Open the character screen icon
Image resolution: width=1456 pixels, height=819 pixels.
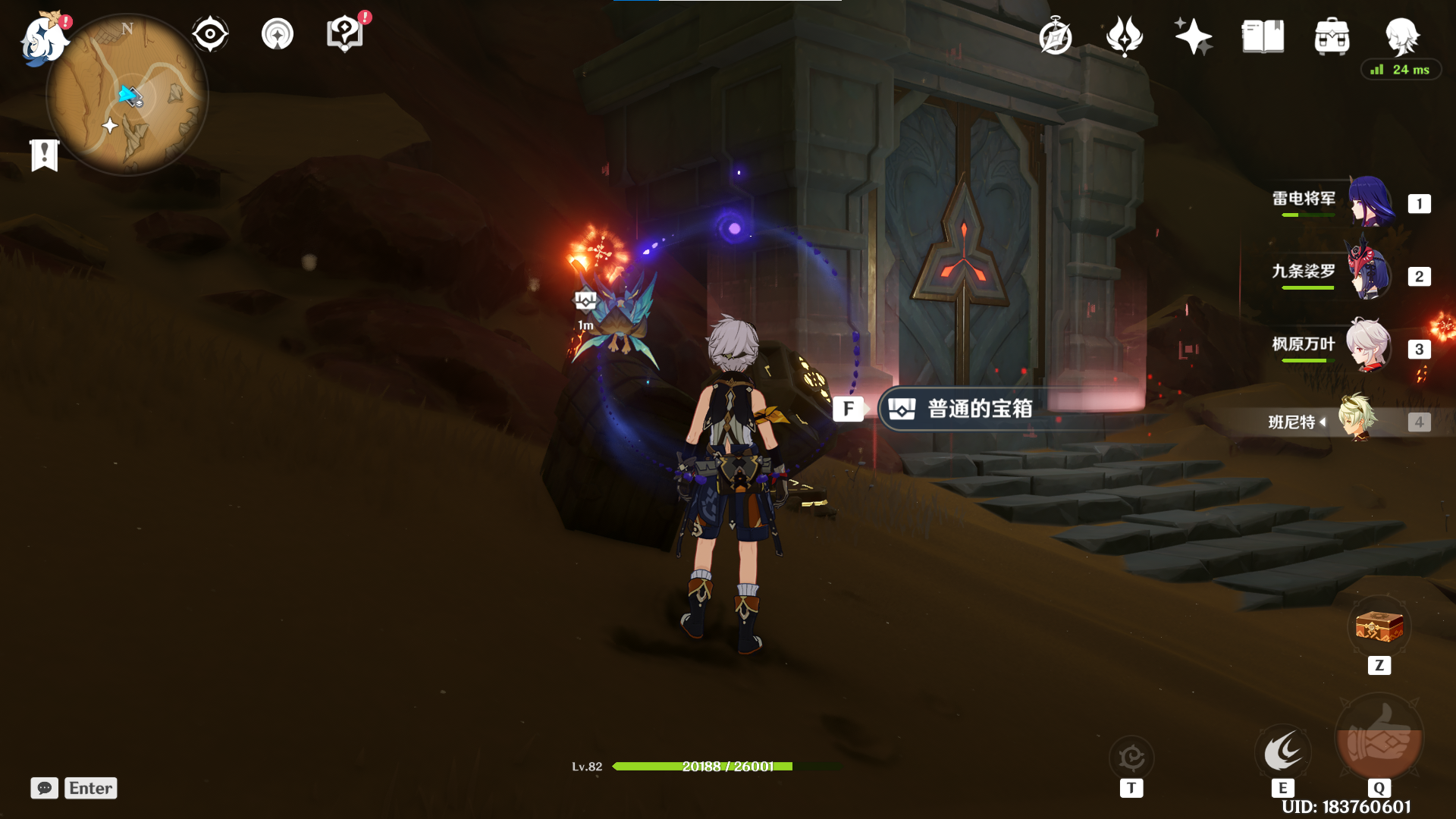point(1401,35)
